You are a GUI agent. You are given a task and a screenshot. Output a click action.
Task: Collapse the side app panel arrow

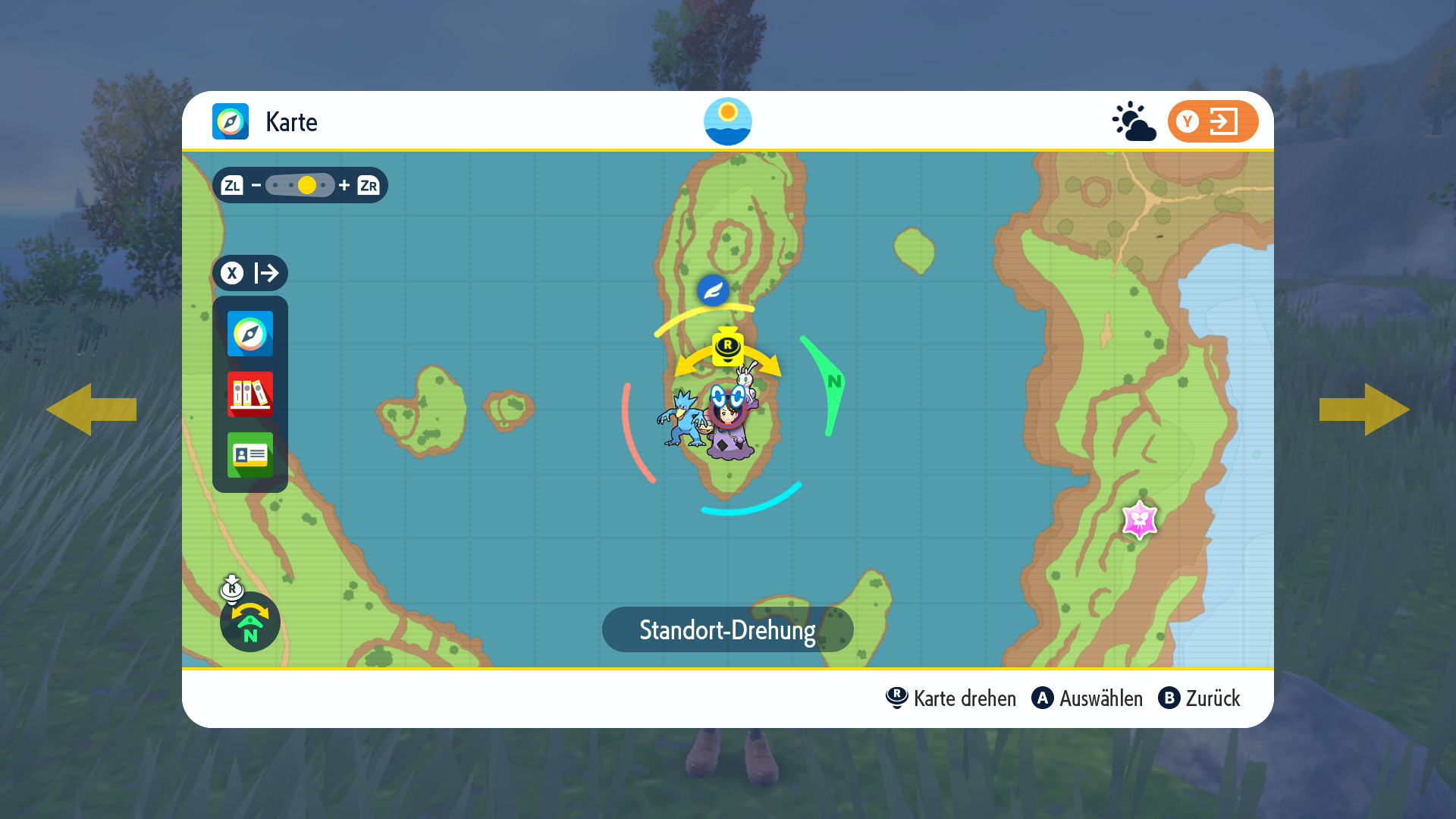coord(250,273)
